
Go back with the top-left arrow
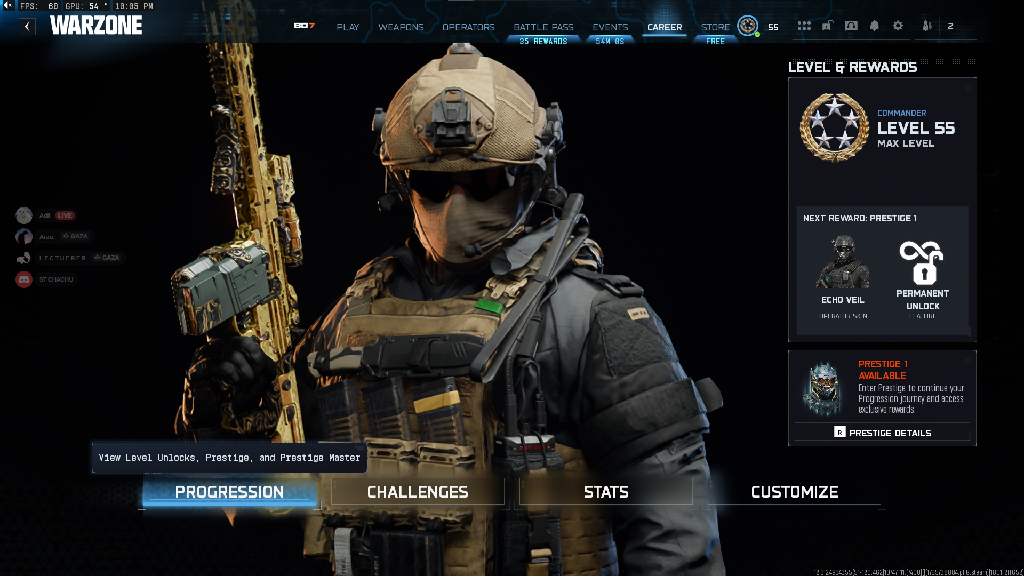[27, 26]
